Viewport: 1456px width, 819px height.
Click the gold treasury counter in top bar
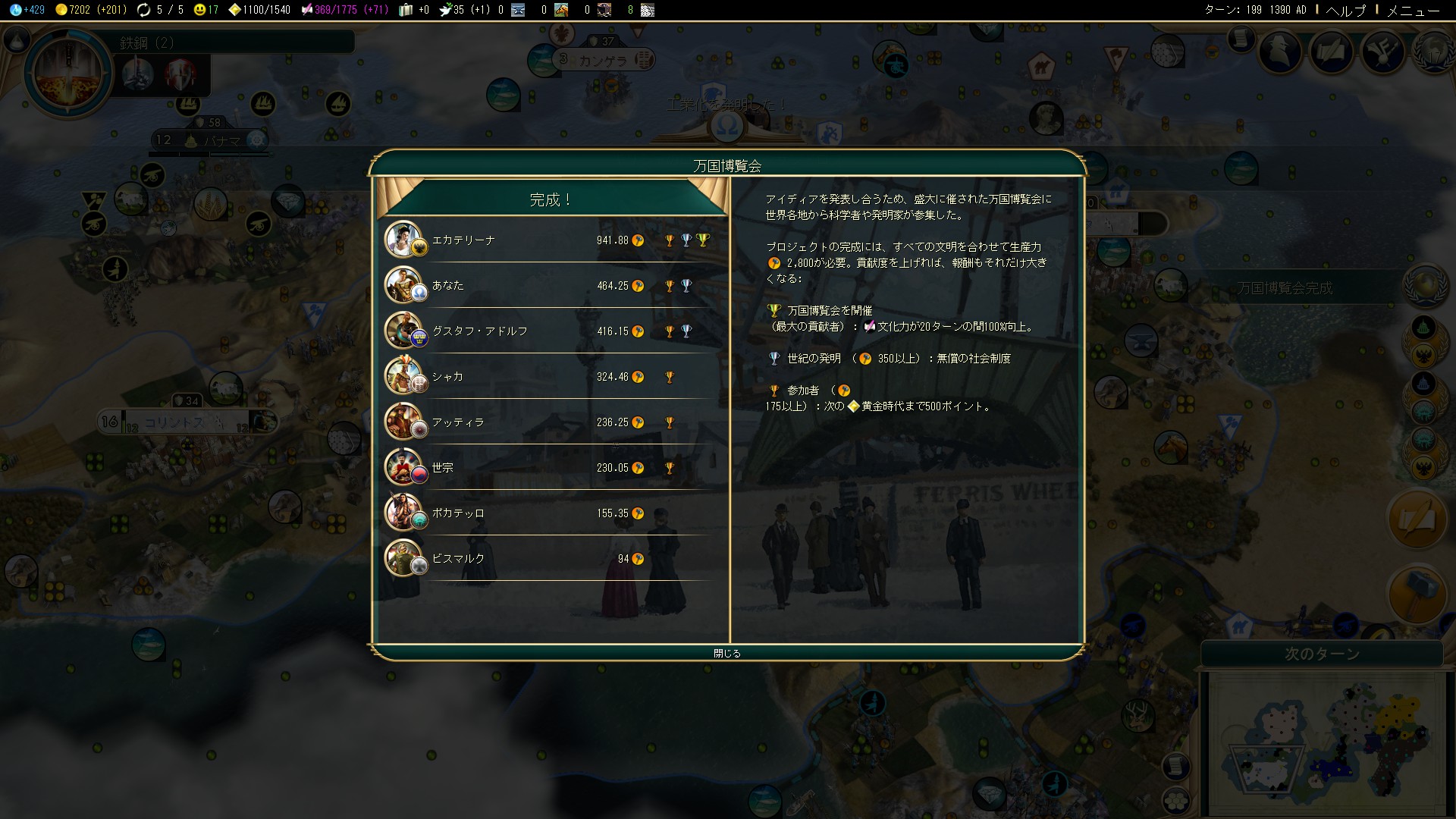tap(89, 10)
